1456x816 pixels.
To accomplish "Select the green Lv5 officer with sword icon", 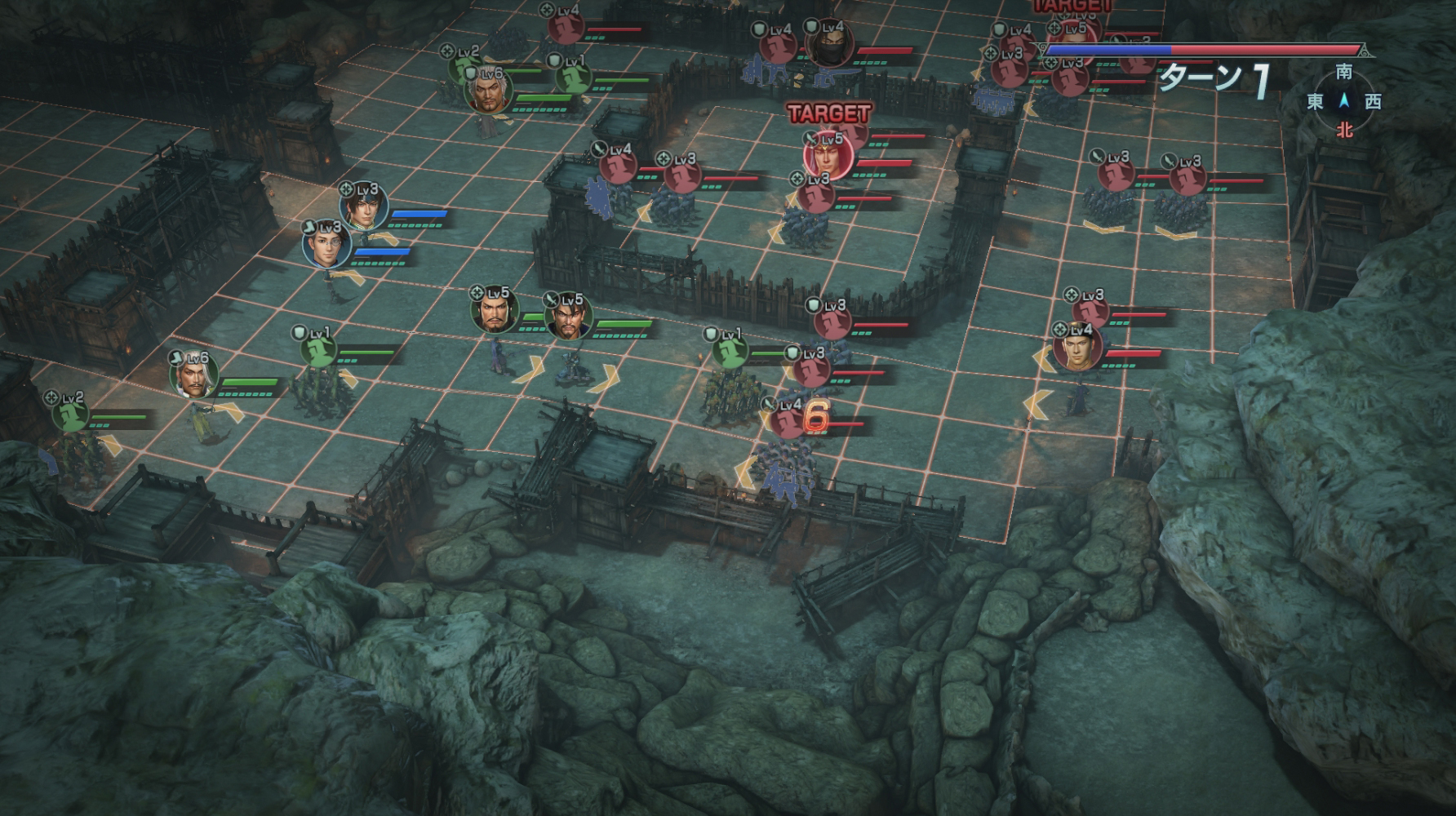I will pyautogui.click(x=568, y=316).
